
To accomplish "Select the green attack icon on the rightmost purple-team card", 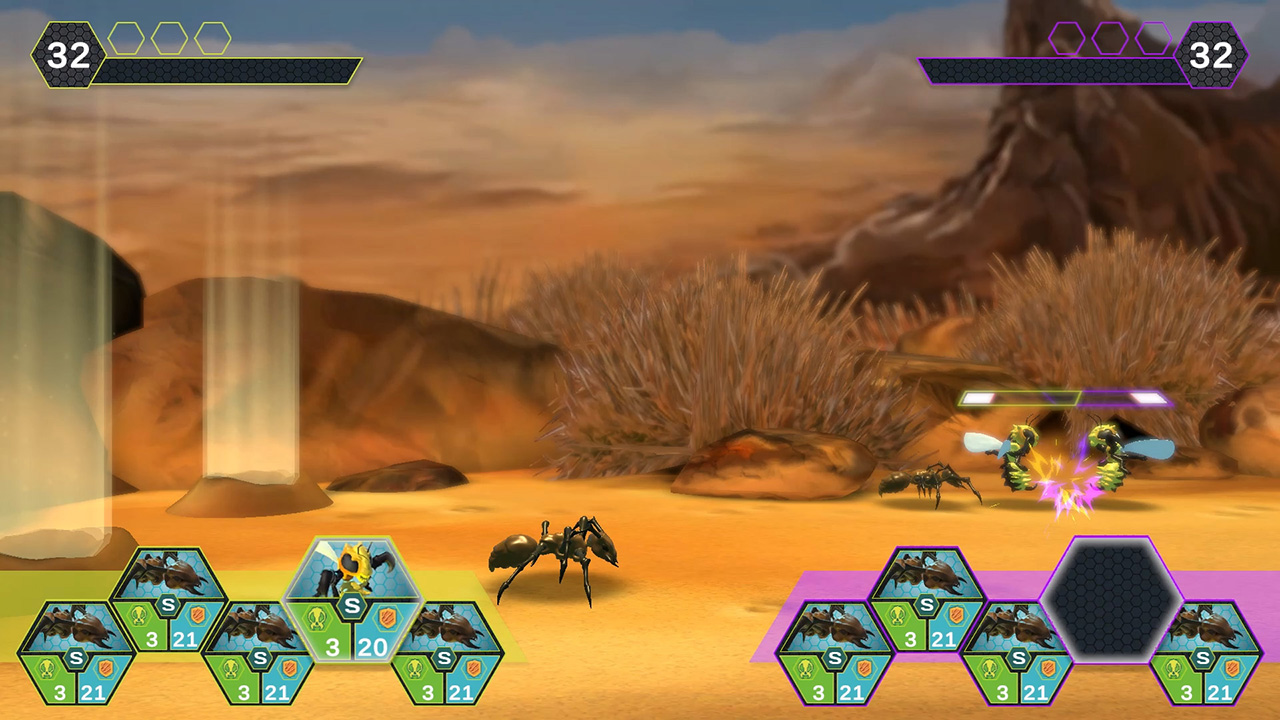I will (x=1174, y=668).
